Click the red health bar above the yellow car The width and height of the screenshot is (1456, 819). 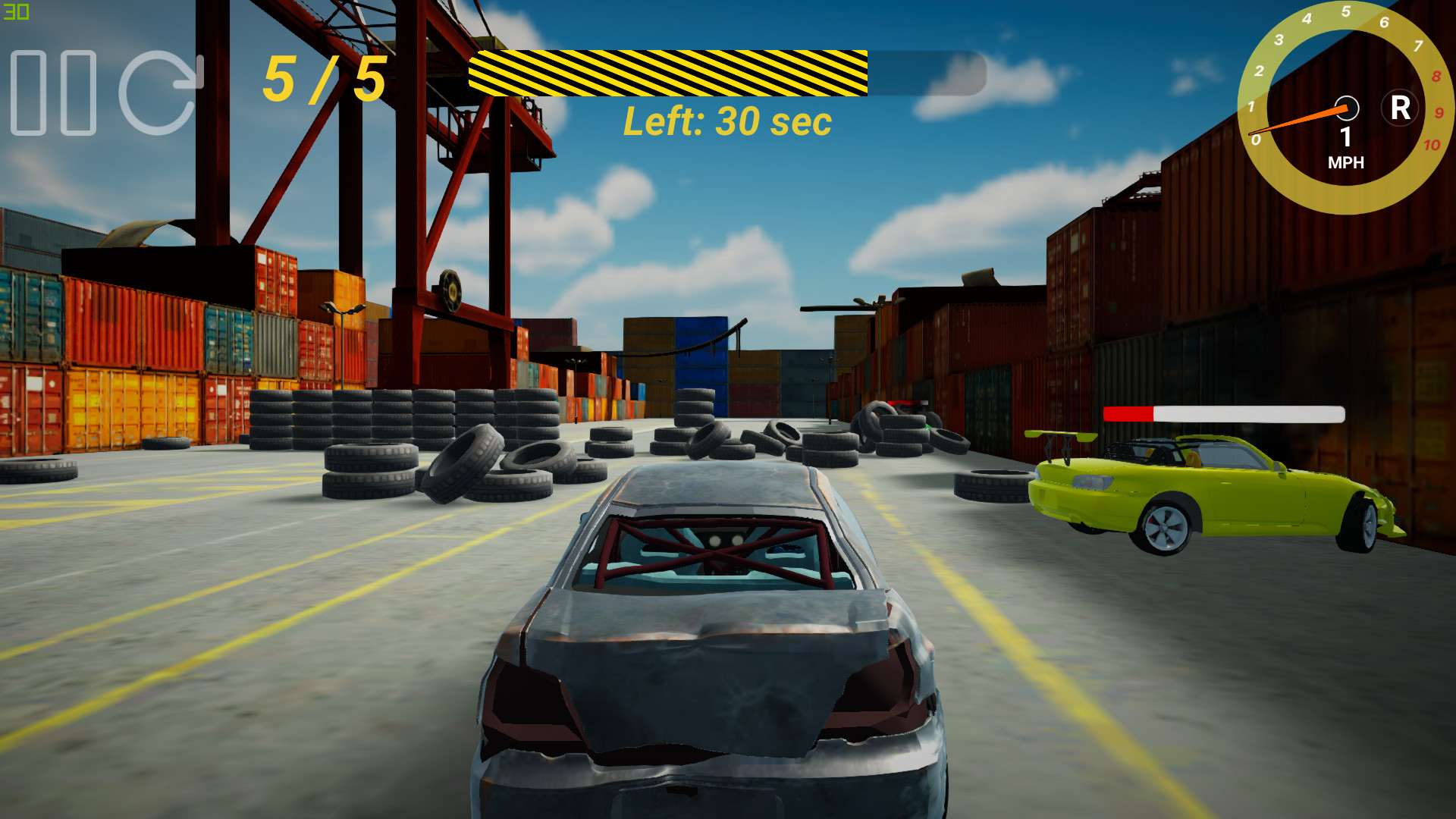[1130, 413]
